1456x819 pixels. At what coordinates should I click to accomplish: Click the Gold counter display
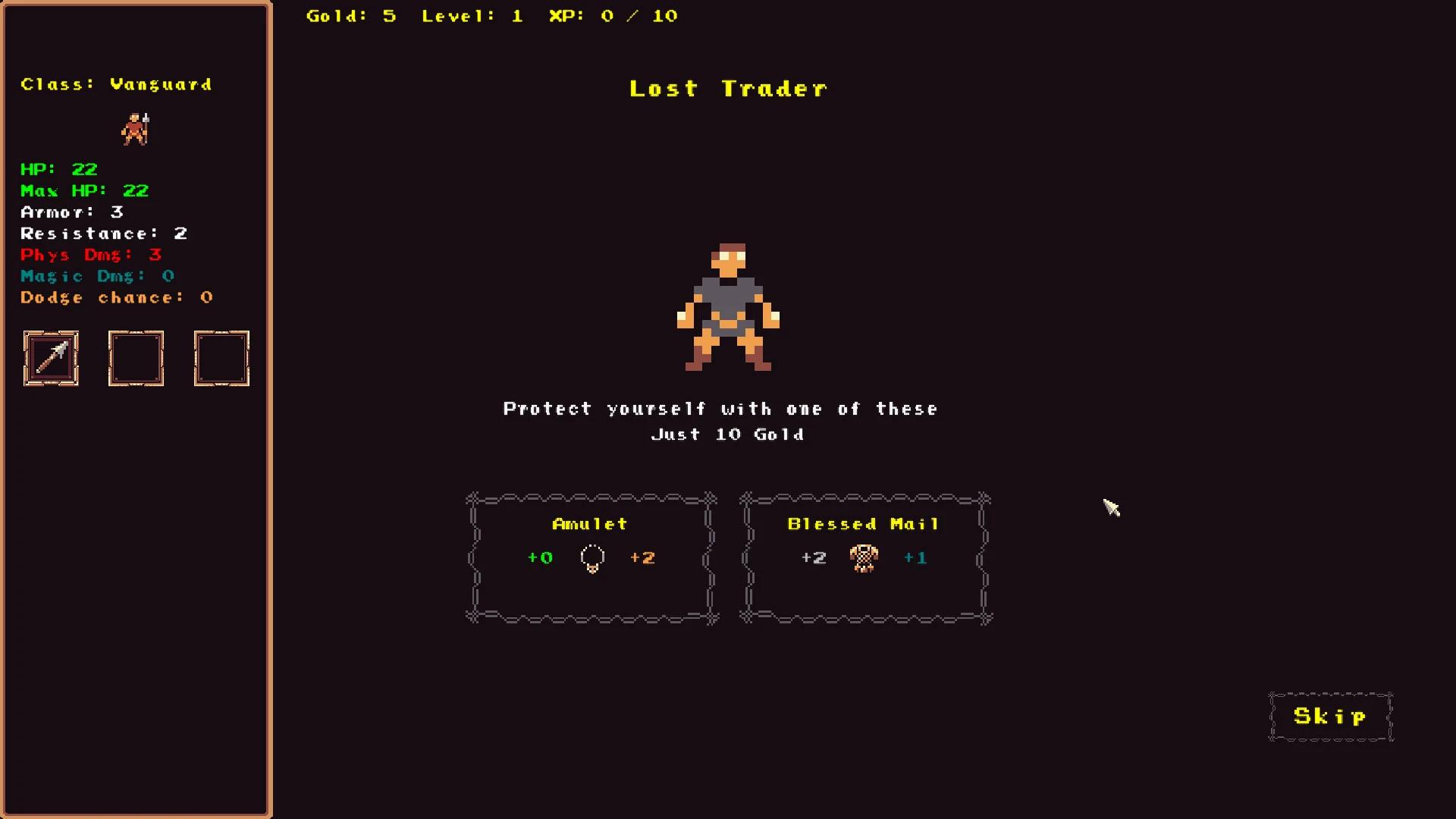coord(351,15)
